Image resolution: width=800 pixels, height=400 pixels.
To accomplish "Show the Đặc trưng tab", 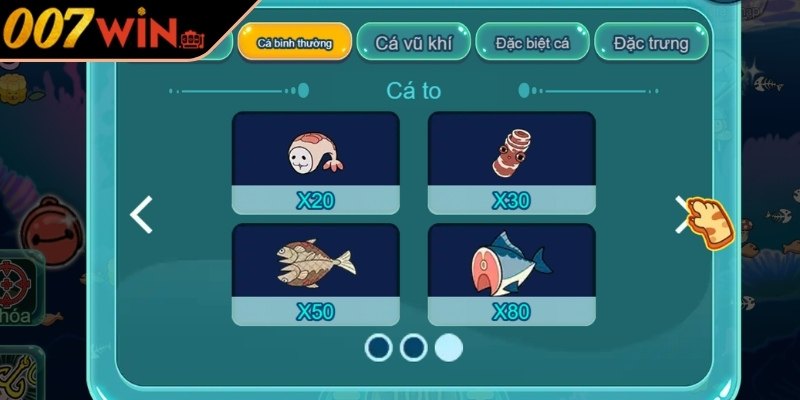I will click(651, 43).
